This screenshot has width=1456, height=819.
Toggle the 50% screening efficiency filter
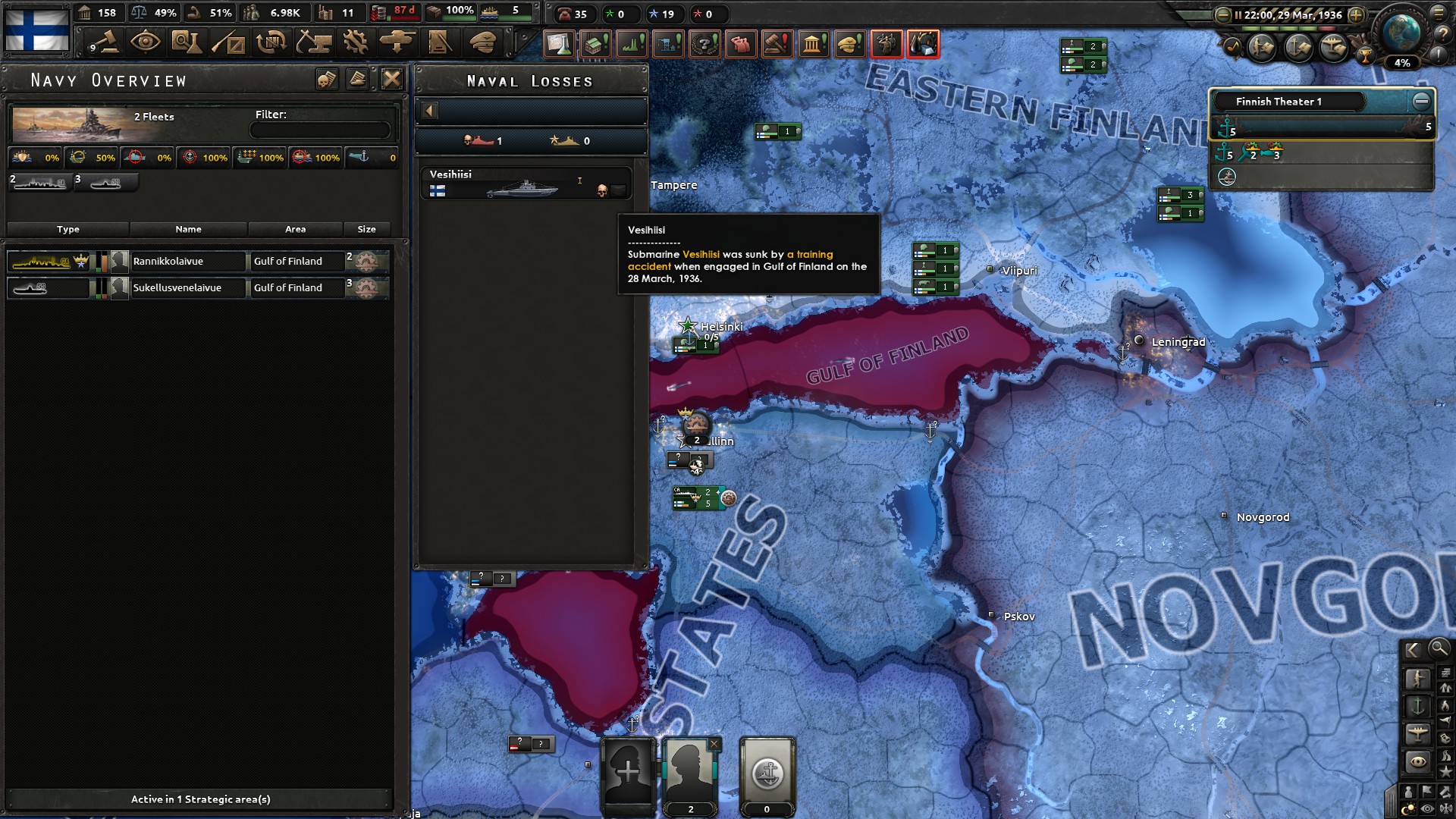[x=93, y=158]
